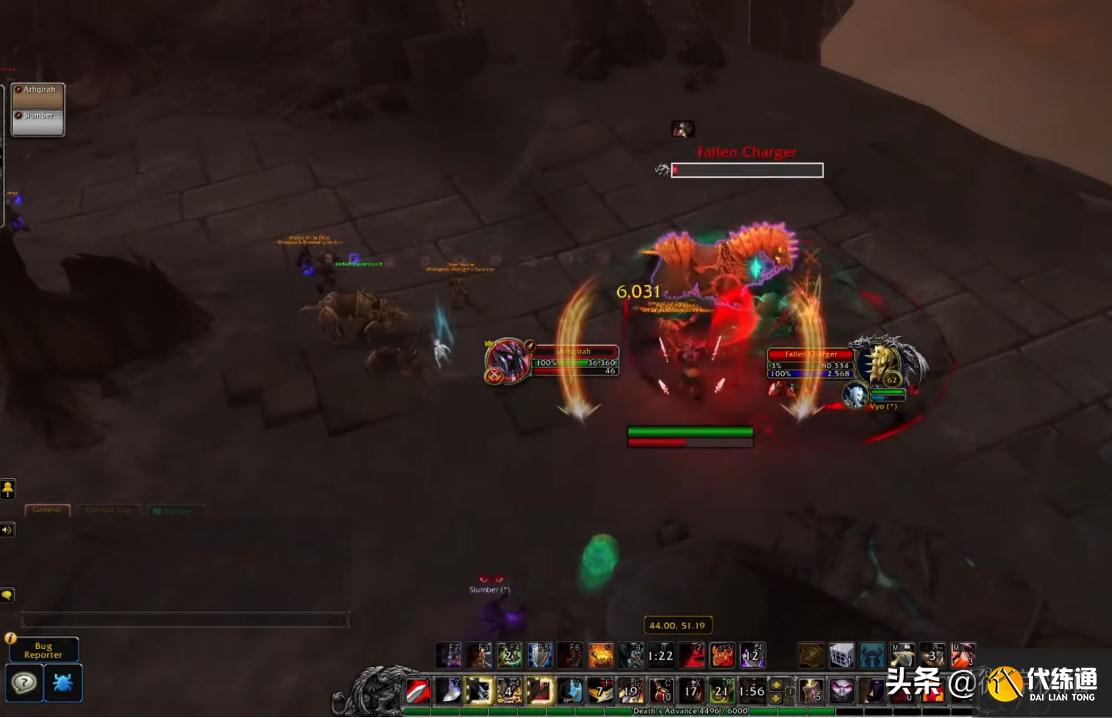Image resolution: width=1112 pixels, height=718 pixels.
Task: Select the Slumber party frame row
Action: [x=38, y=117]
